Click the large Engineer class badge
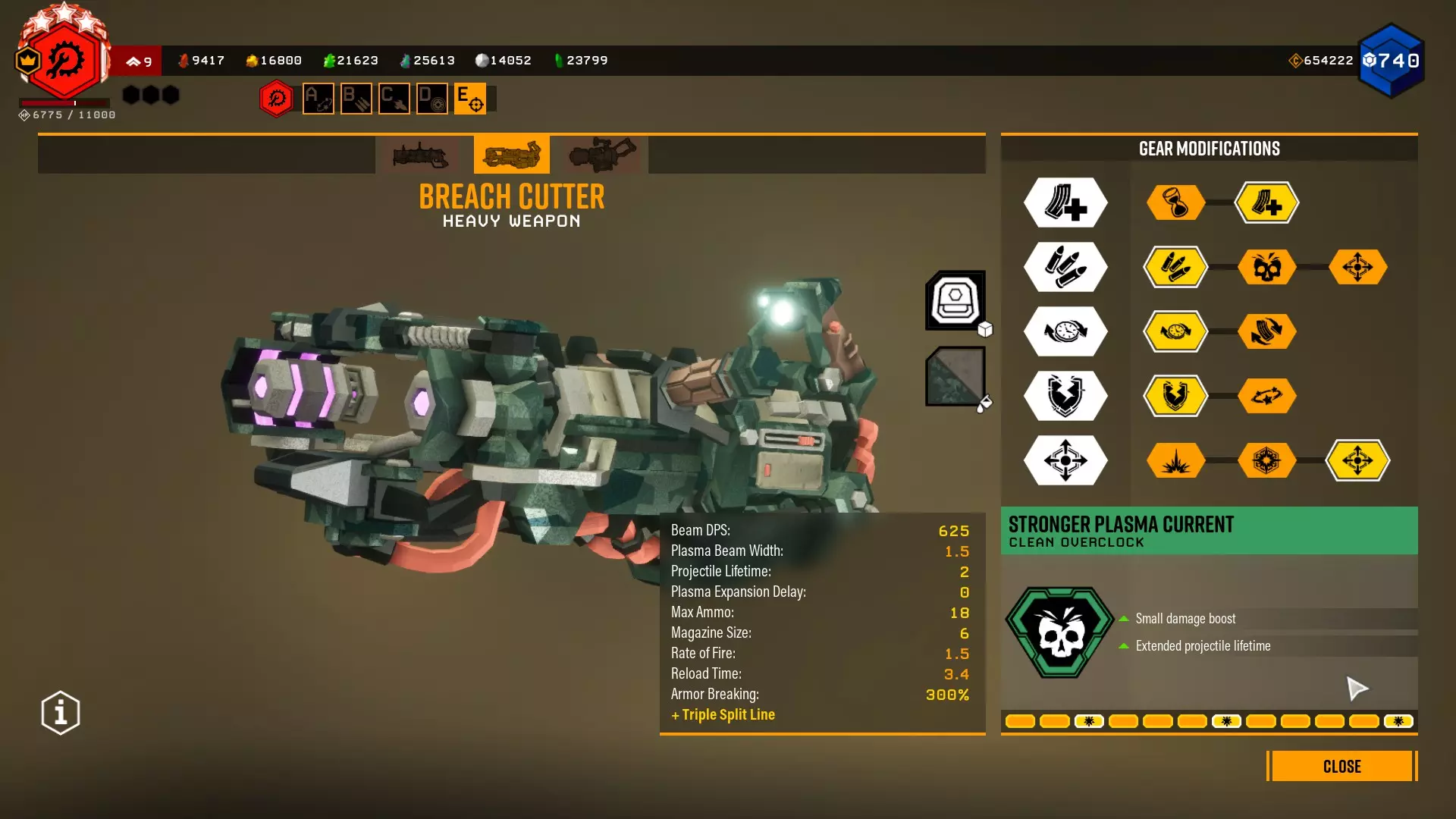The image size is (1456, 819). pos(64,61)
